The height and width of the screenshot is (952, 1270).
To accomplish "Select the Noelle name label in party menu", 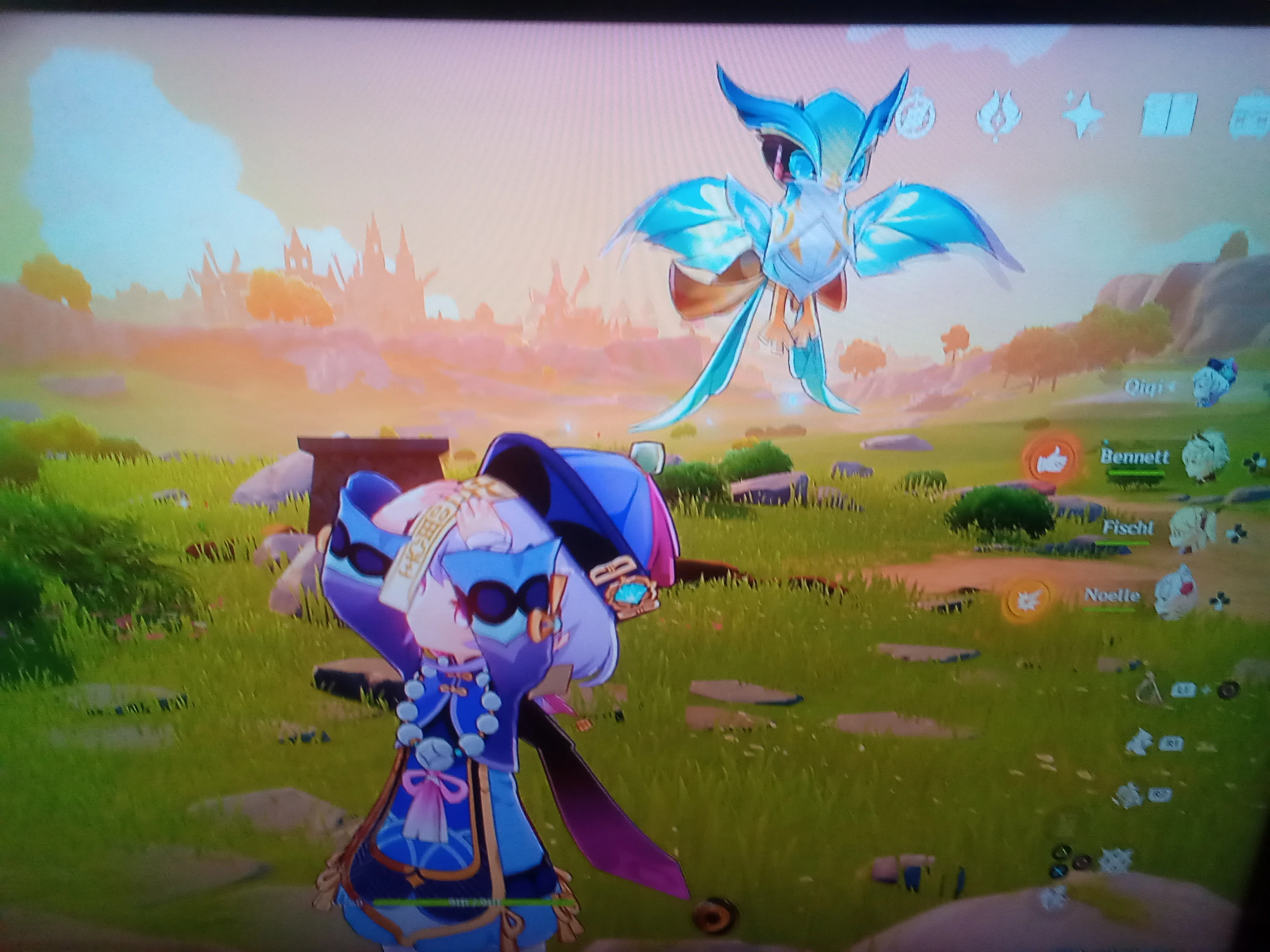I will 1112,595.
